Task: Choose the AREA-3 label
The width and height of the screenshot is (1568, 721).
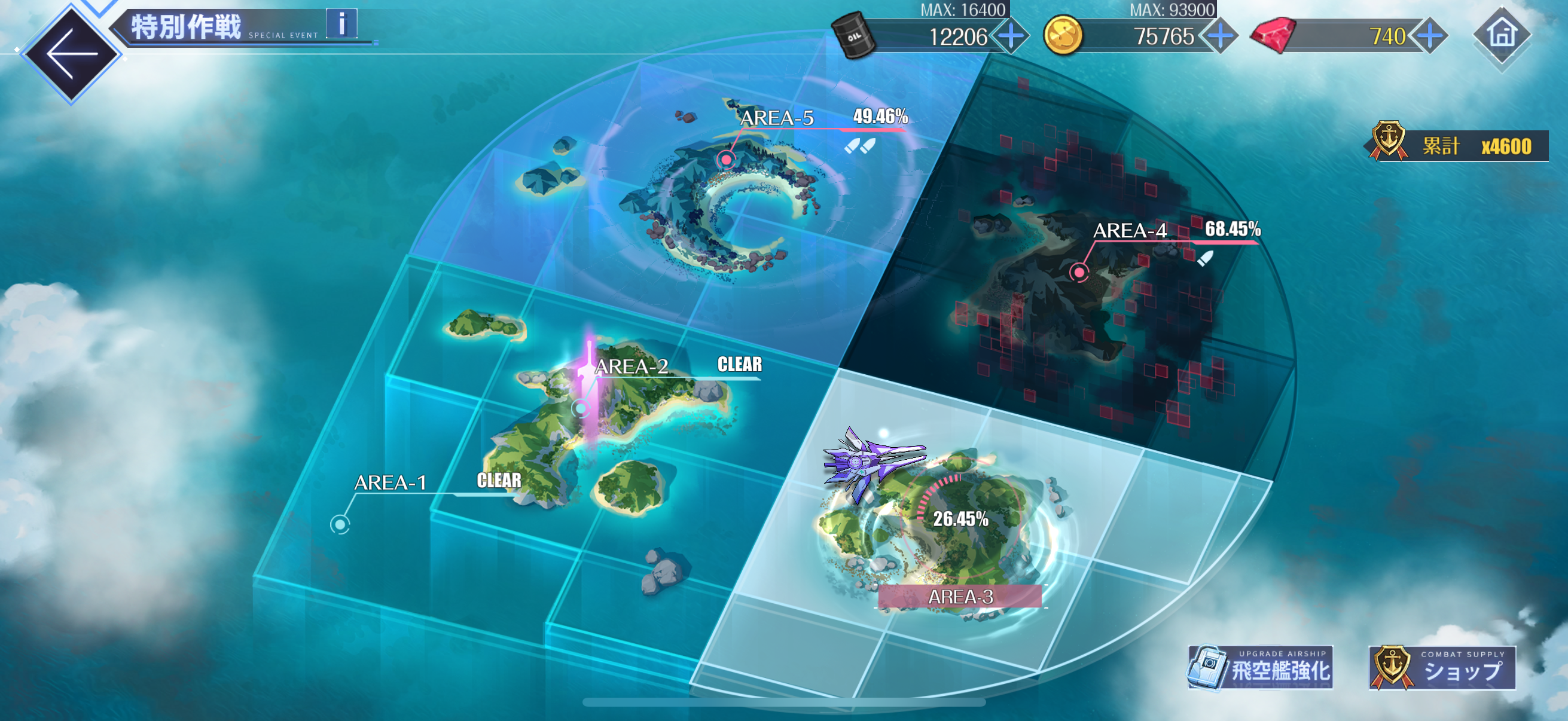Action: click(x=960, y=597)
